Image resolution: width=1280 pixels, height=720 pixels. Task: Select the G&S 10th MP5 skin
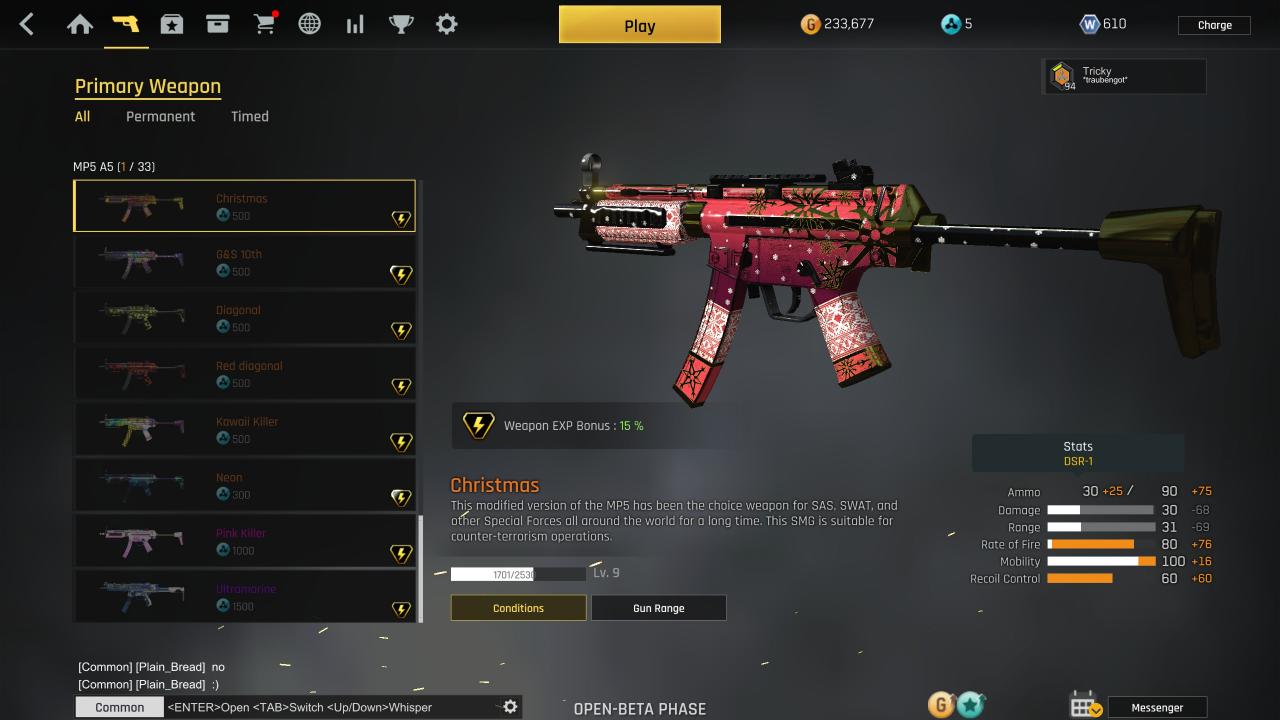click(x=245, y=262)
